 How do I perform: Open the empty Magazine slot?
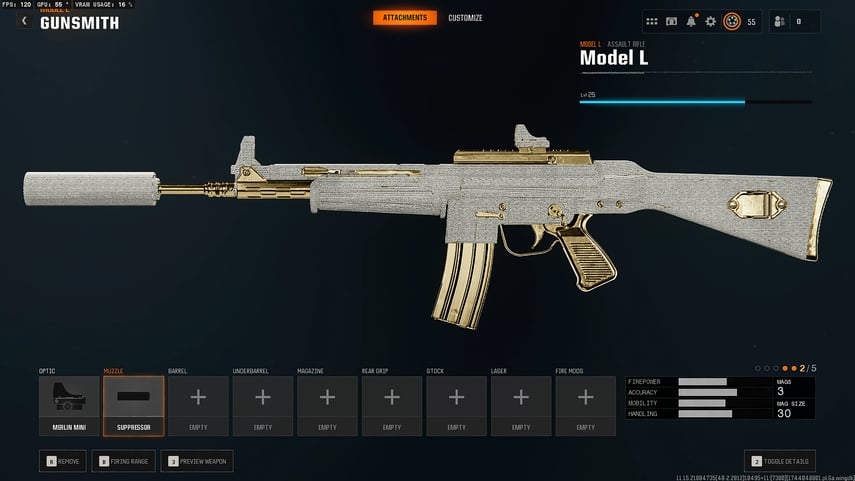[x=327, y=405]
